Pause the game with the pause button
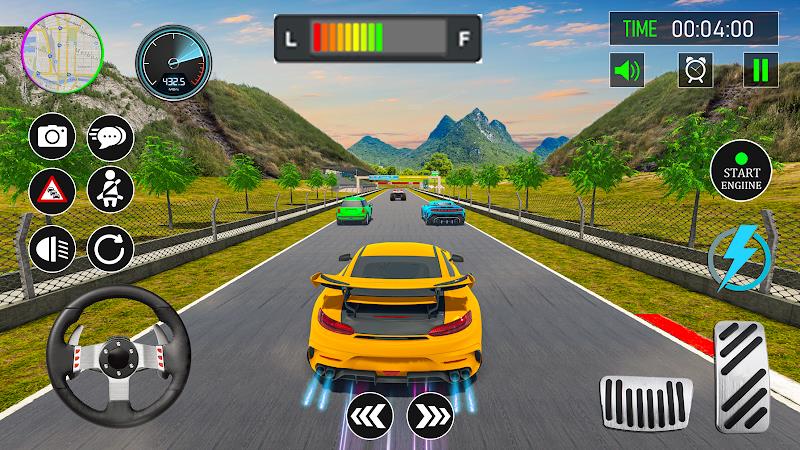Image resolution: width=800 pixels, height=450 pixels. pos(761,70)
